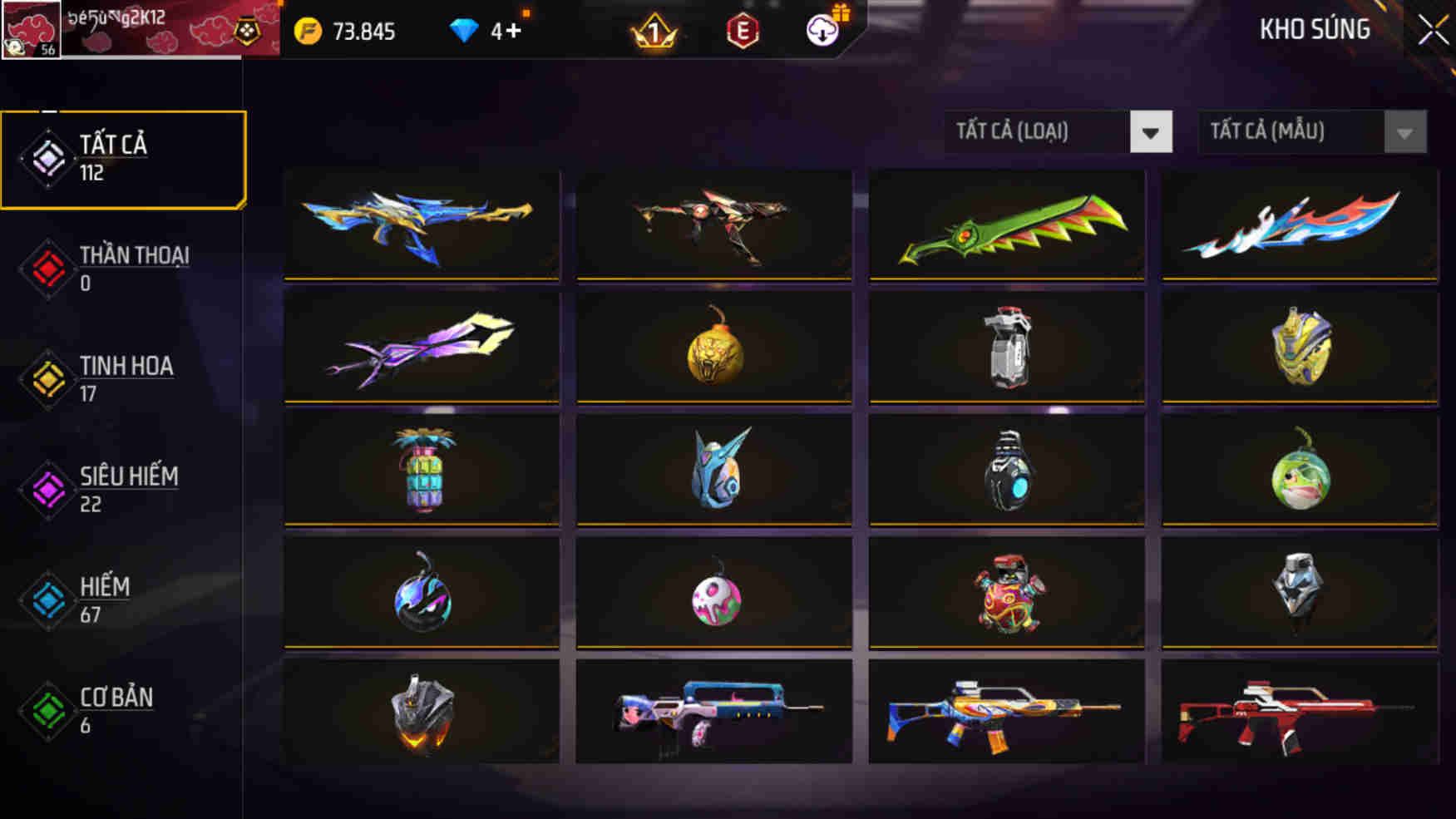Select the red THẦN THOẠI rarity diamond icon

coord(47,268)
